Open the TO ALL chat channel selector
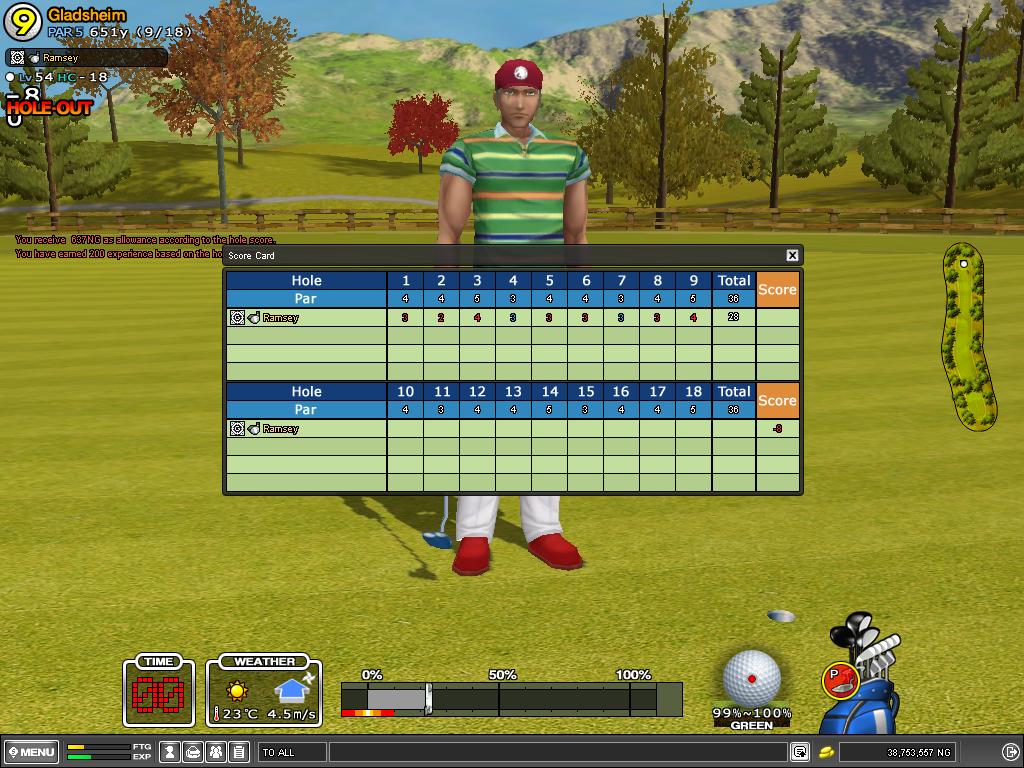 (x=292, y=752)
